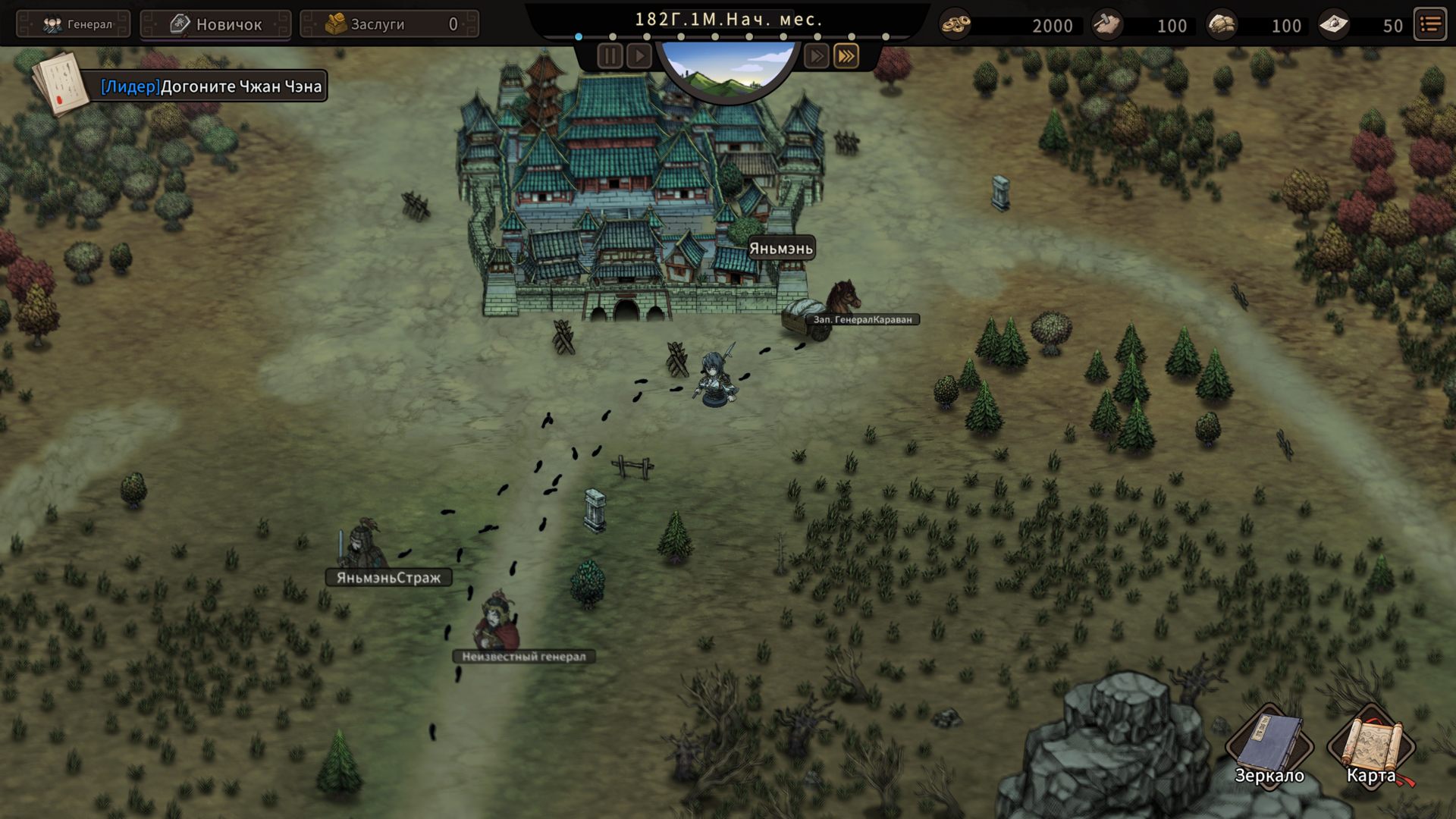Select the quest Догоните Чжан Чэна
Screen dimensions: 1456x819
click(211, 86)
